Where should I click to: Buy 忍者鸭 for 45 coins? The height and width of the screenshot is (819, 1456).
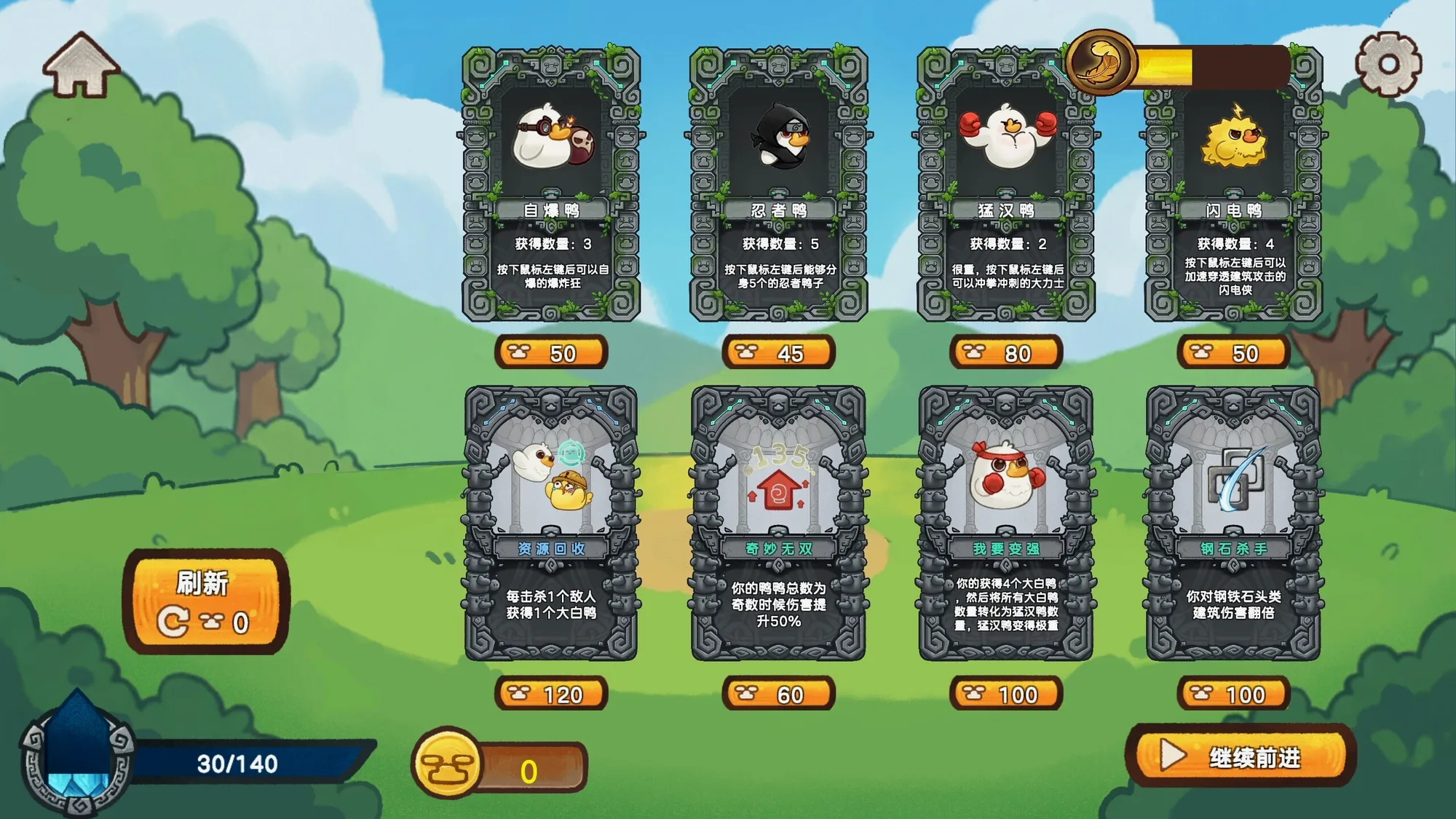(778, 353)
